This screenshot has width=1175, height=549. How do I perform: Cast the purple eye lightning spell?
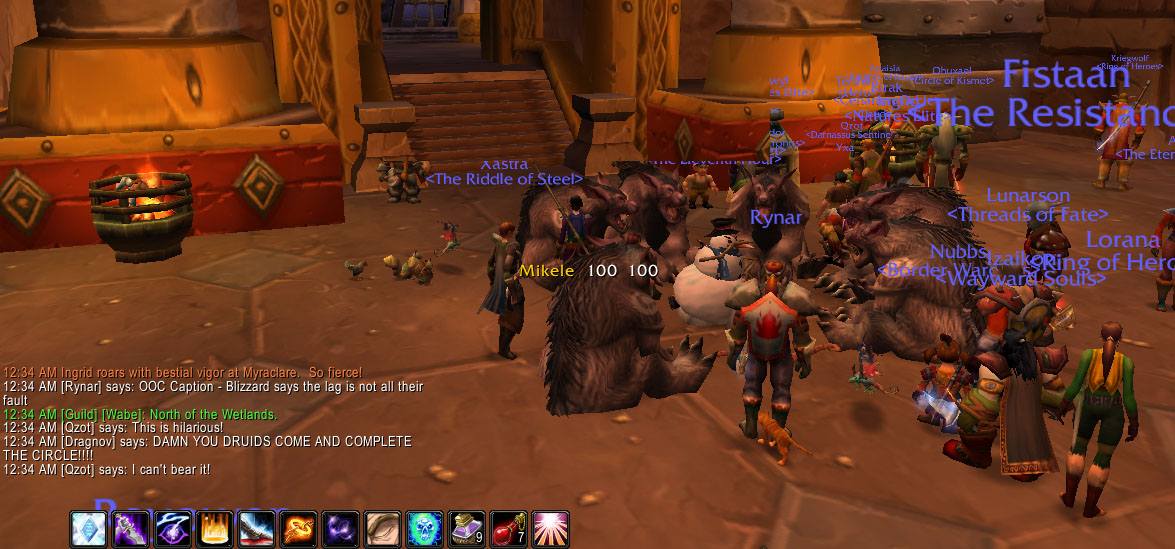point(172,528)
